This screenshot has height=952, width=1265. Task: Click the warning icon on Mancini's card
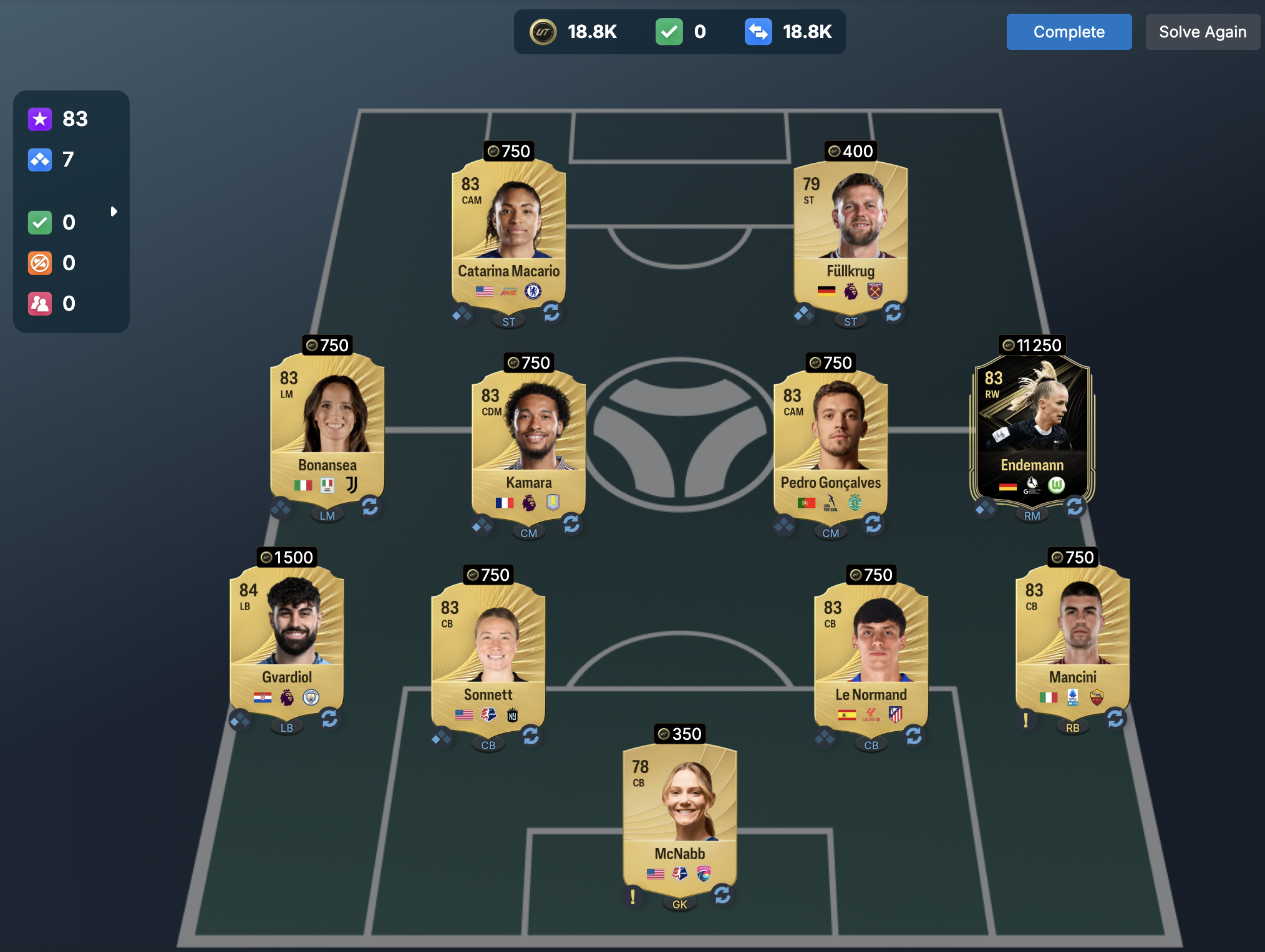[1025, 721]
